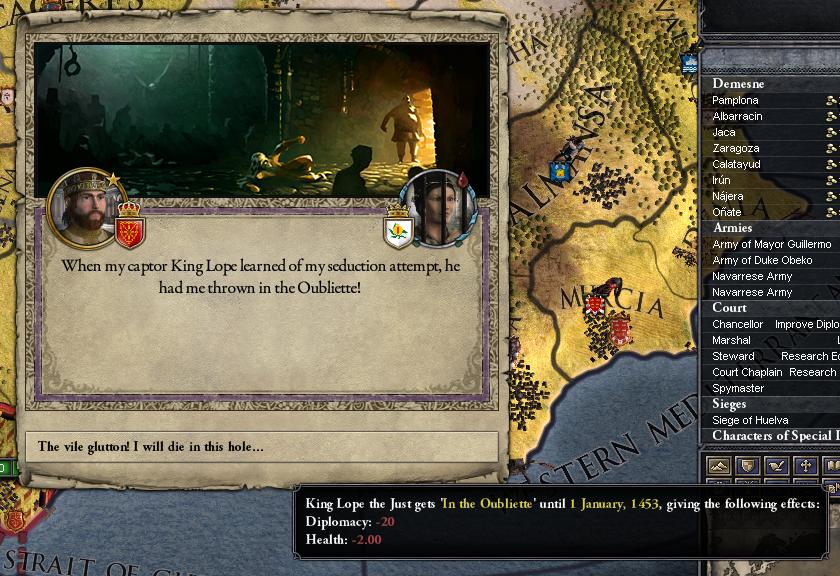Viewport: 840px width, 576px height.
Task: Go to Jaca in the Demesne list
Action: (724, 132)
